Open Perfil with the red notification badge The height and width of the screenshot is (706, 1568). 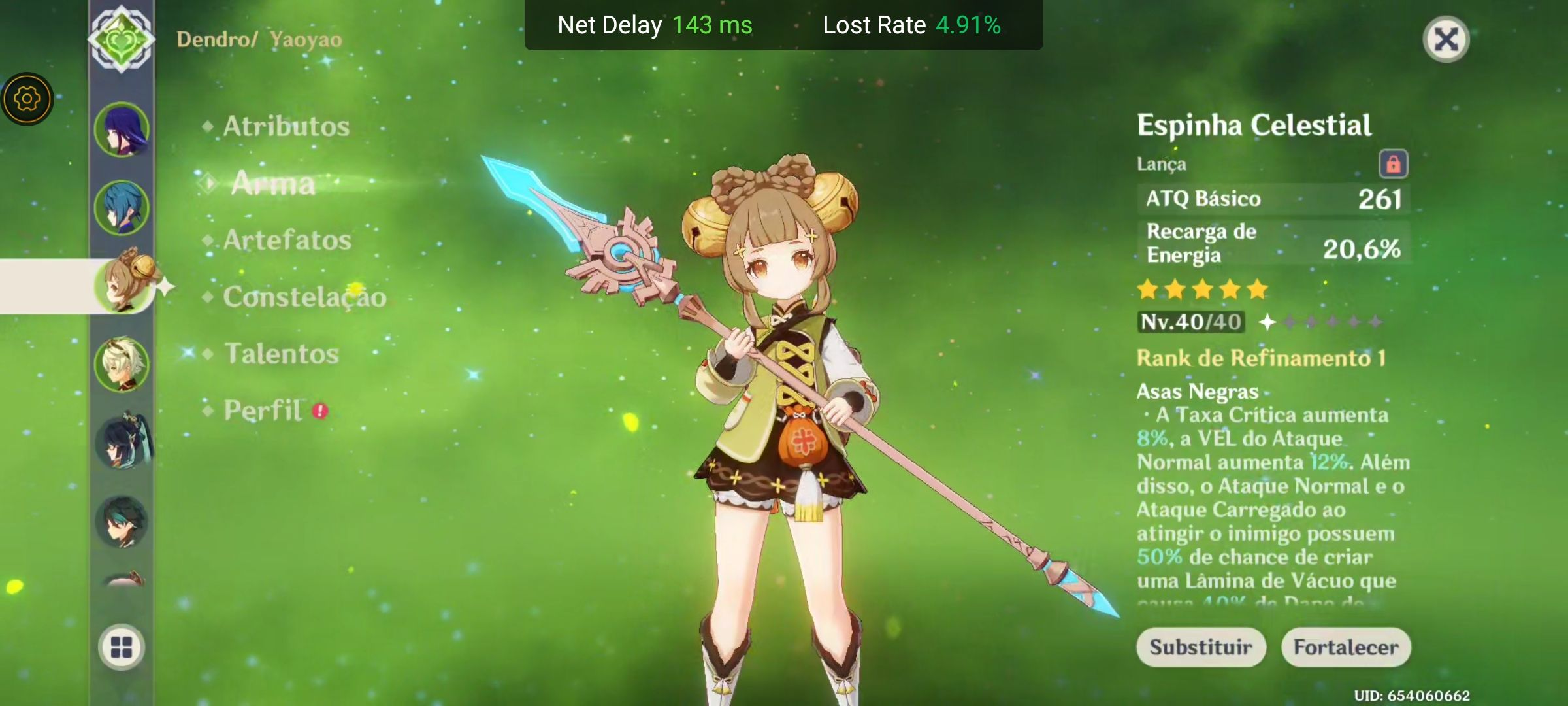(x=263, y=411)
